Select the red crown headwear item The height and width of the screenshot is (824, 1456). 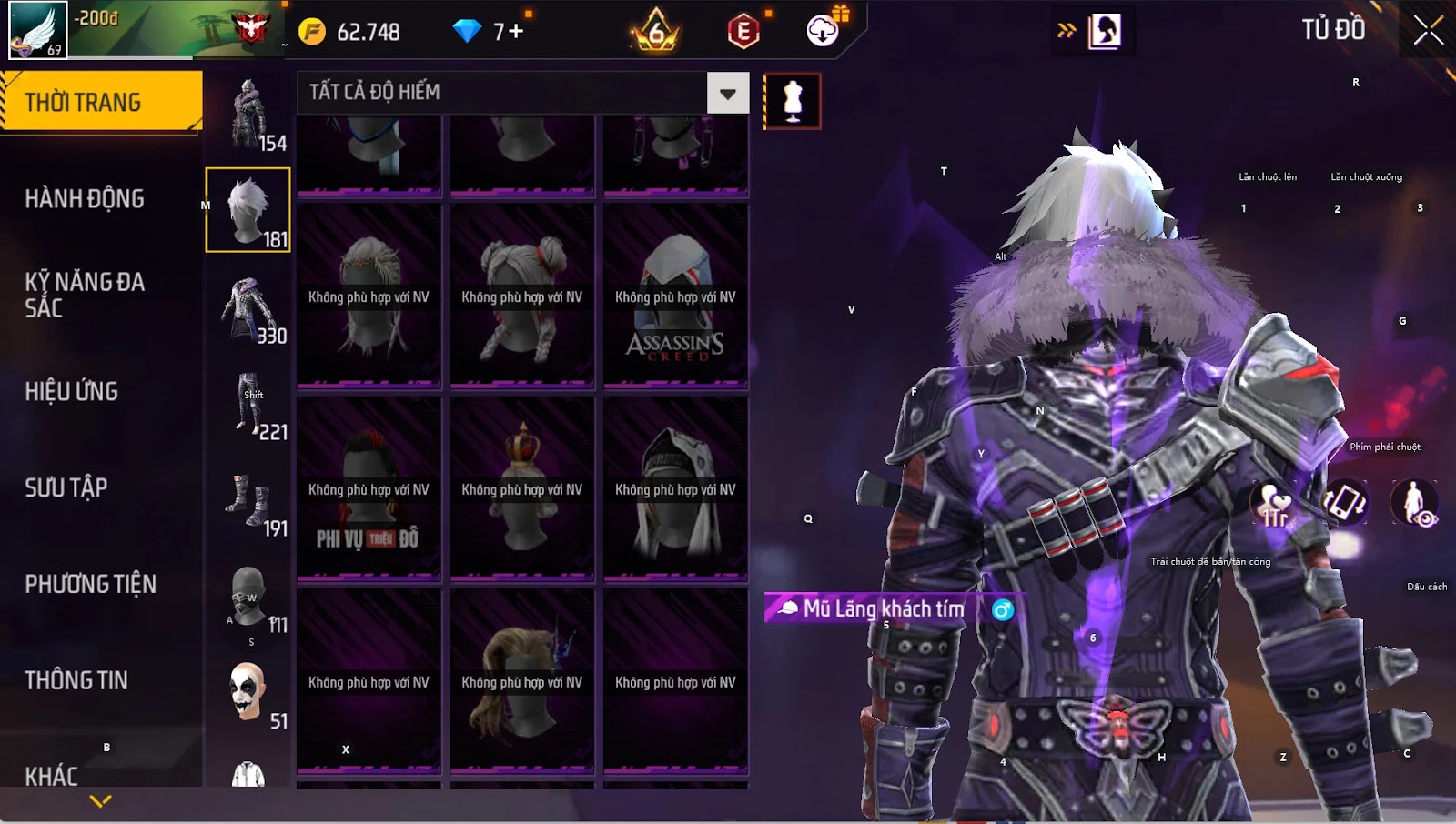(x=521, y=489)
